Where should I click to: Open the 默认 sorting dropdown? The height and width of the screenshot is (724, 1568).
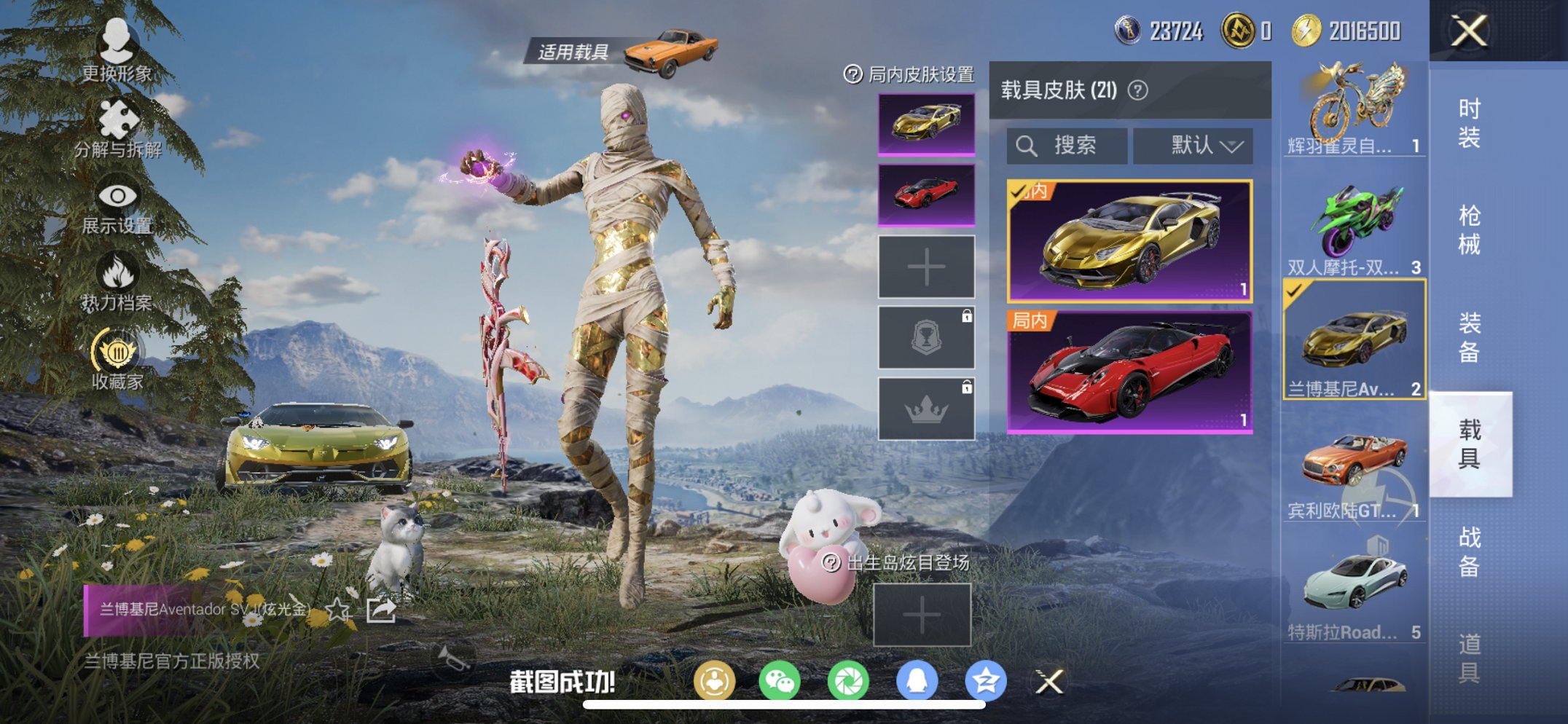(1192, 145)
